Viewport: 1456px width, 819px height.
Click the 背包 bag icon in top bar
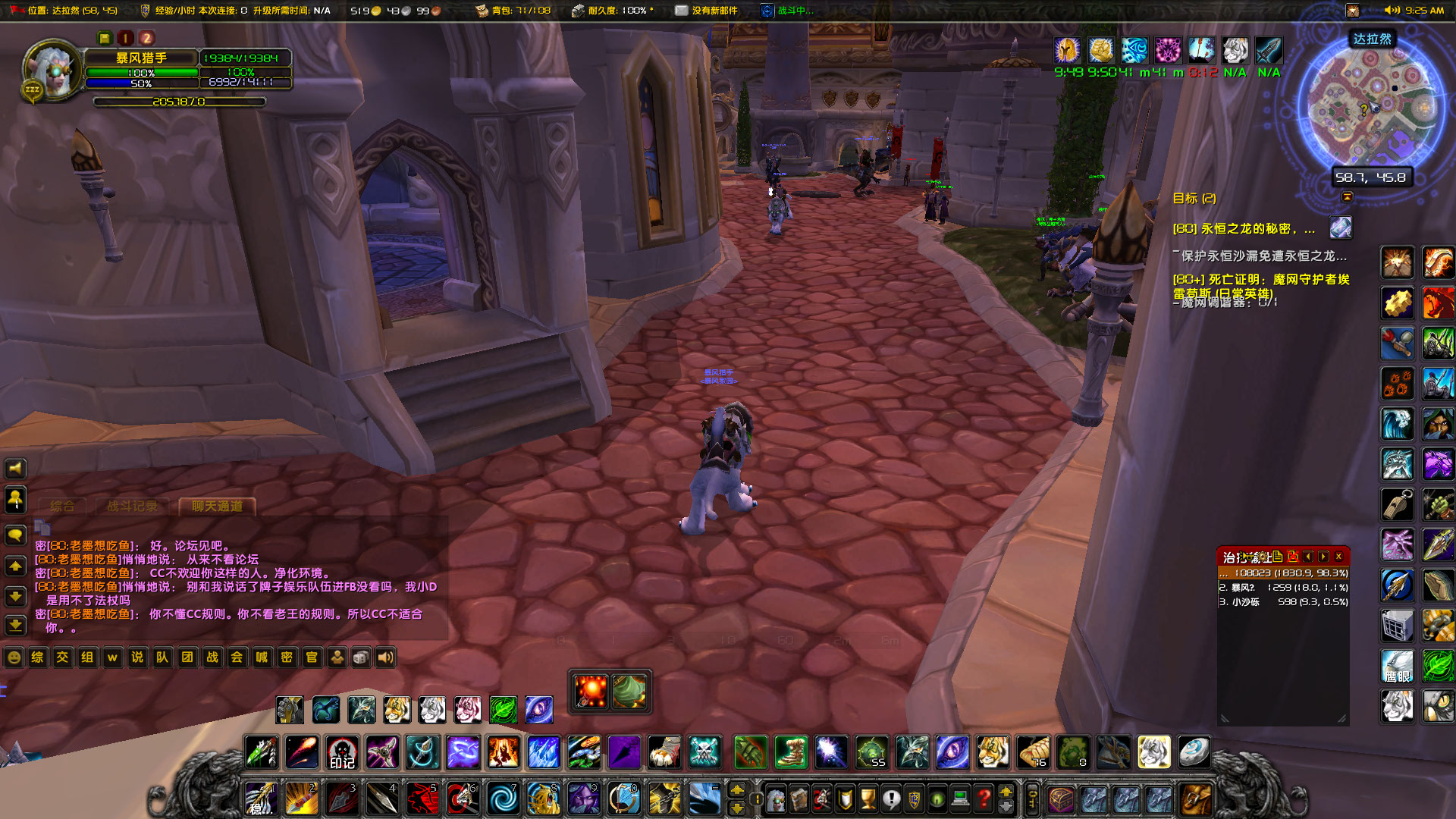click(481, 11)
